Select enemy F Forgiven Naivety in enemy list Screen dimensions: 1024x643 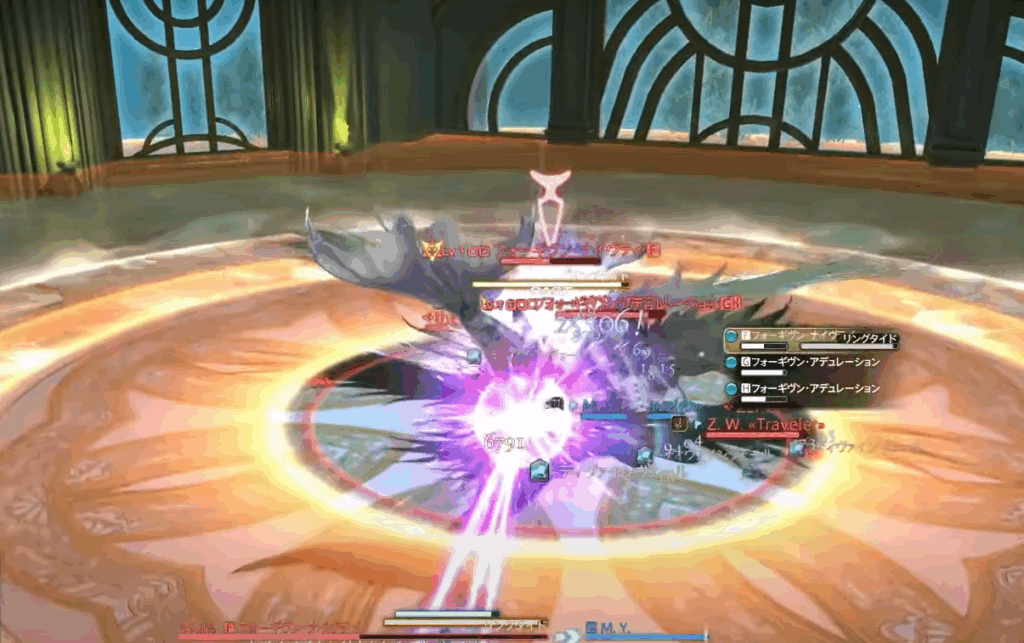pyautogui.click(x=785, y=337)
